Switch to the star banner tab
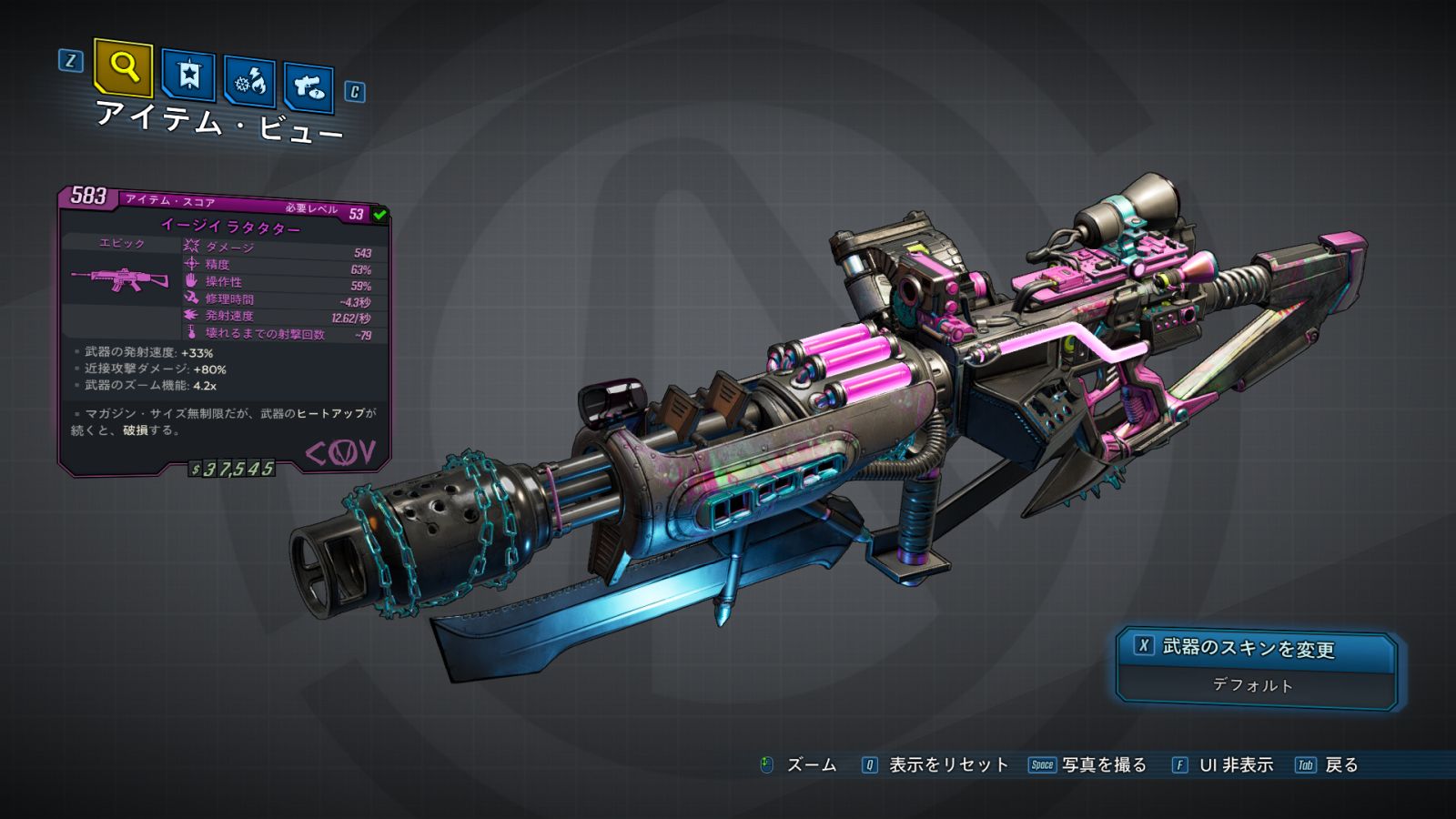Image resolution: width=1456 pixels, height=819 pixels. coord(188,75)
